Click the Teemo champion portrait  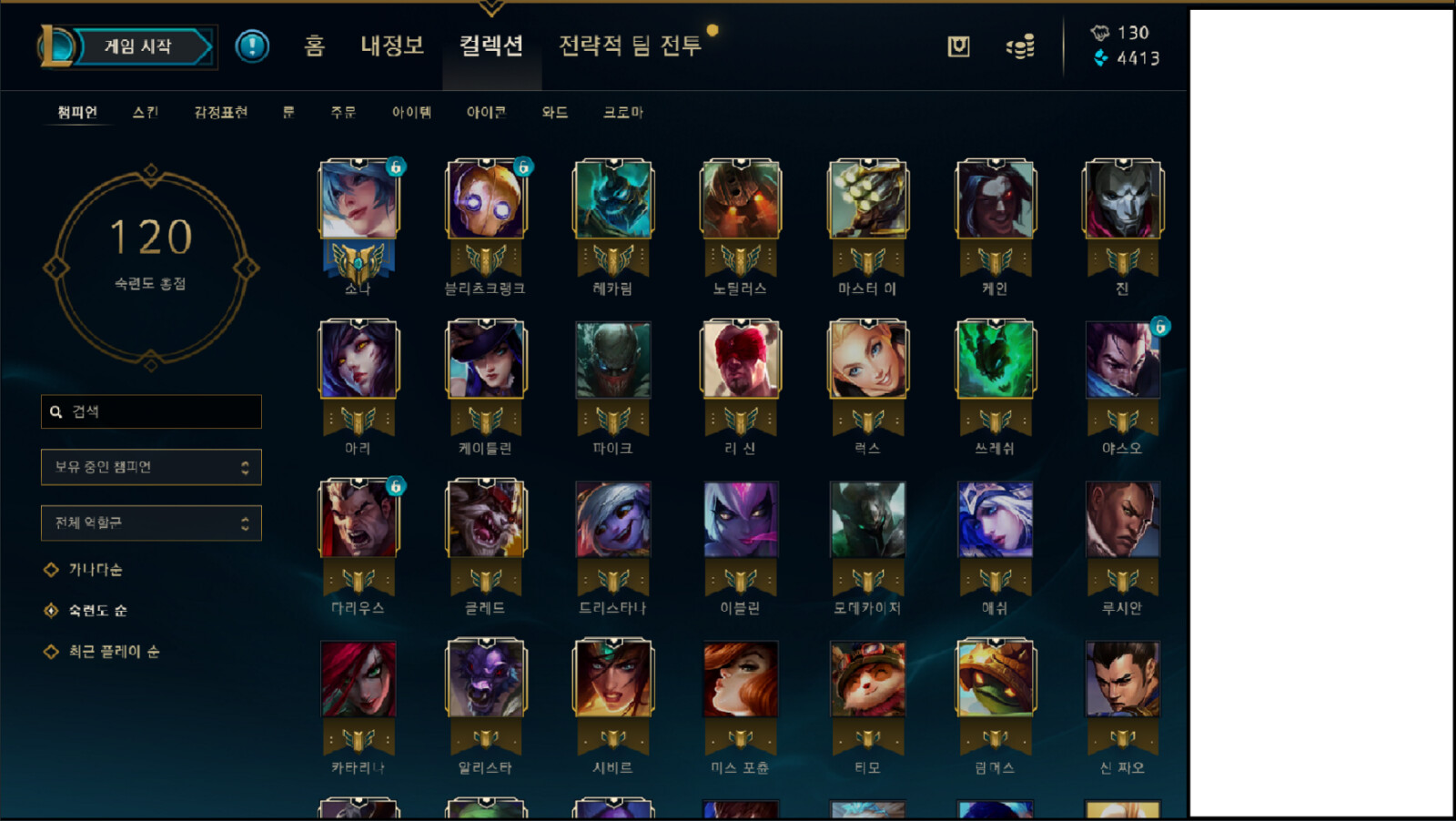[867, 678]
